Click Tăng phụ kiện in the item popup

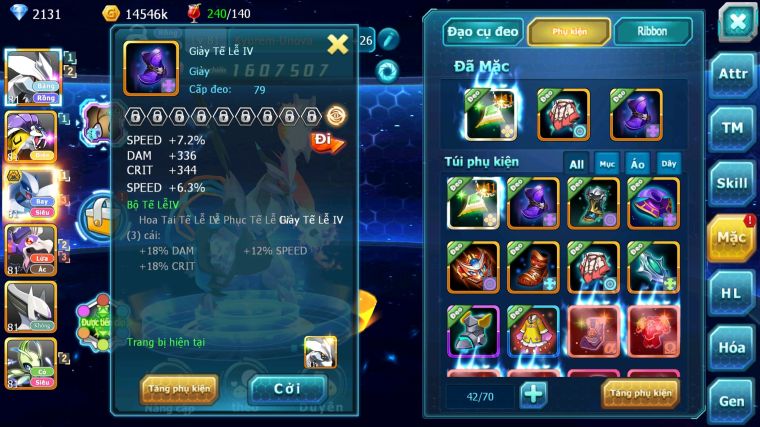180,389
